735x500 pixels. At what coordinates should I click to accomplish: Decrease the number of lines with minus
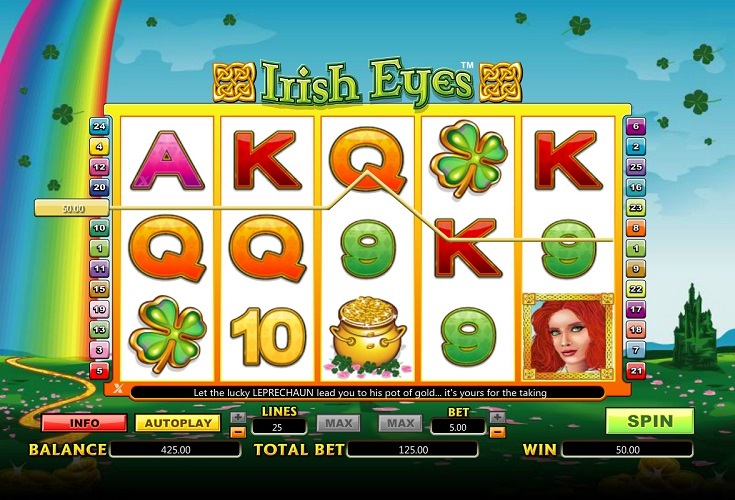point(237,432)
